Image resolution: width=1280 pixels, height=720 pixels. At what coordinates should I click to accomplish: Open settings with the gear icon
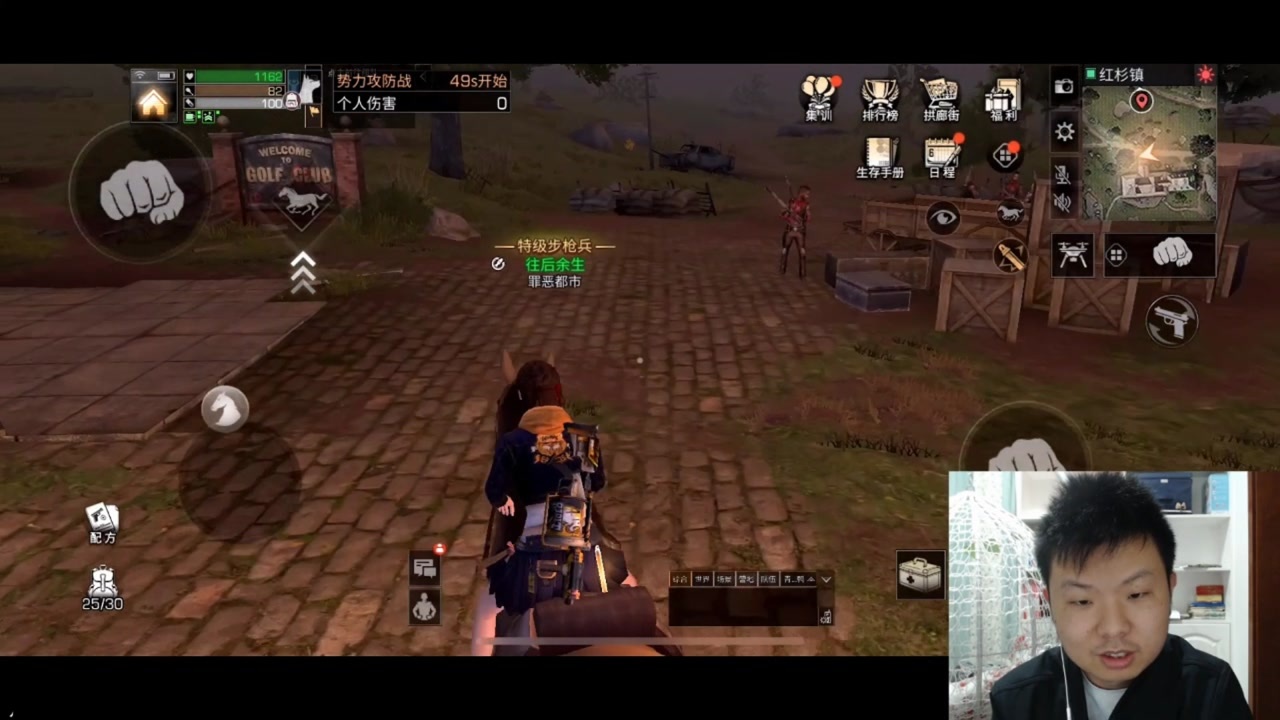pyautogui.click(x=1064, y=131)
